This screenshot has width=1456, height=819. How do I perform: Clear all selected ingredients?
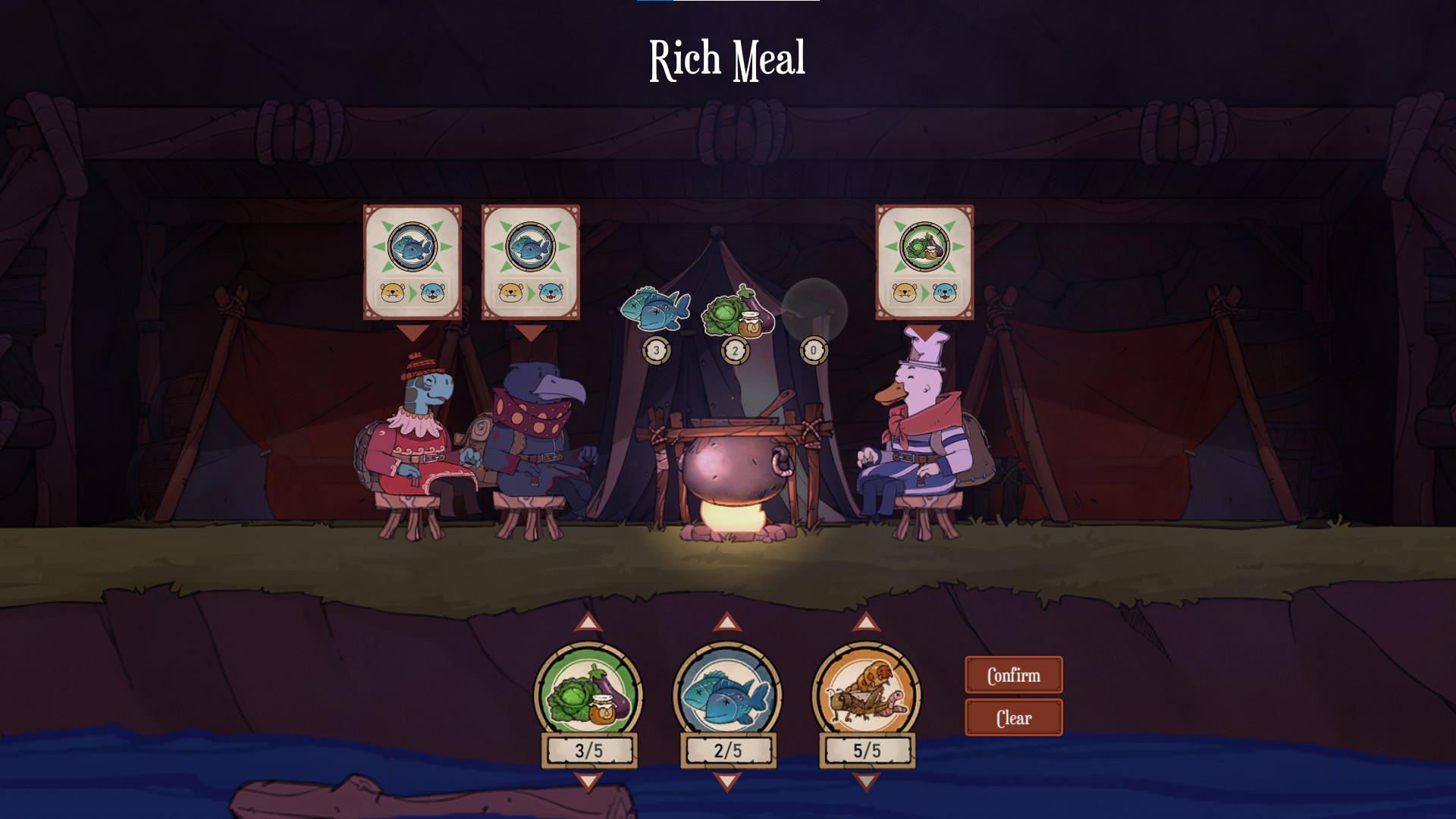point(1013,717)
